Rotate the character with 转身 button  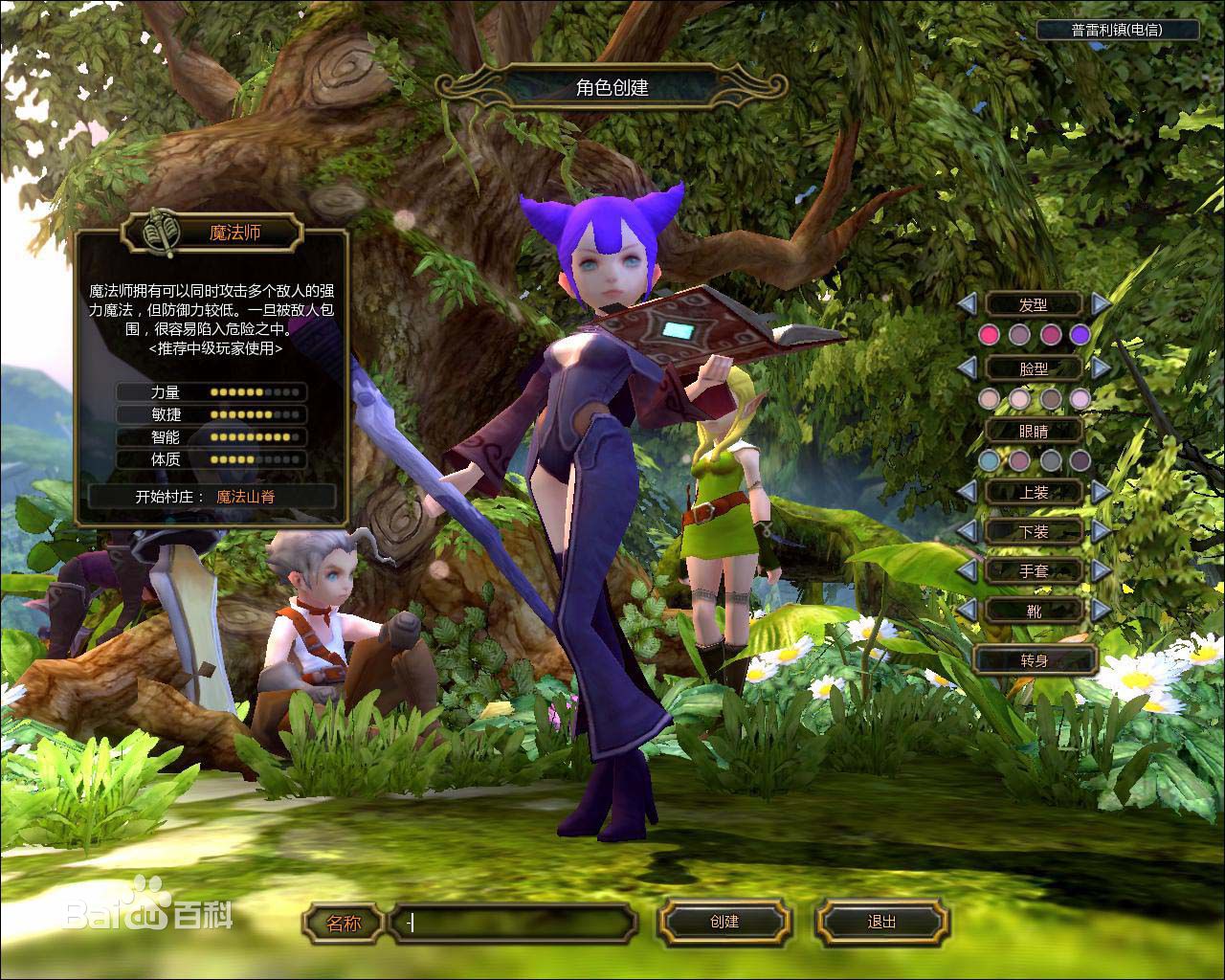[x=1035, y=660]
